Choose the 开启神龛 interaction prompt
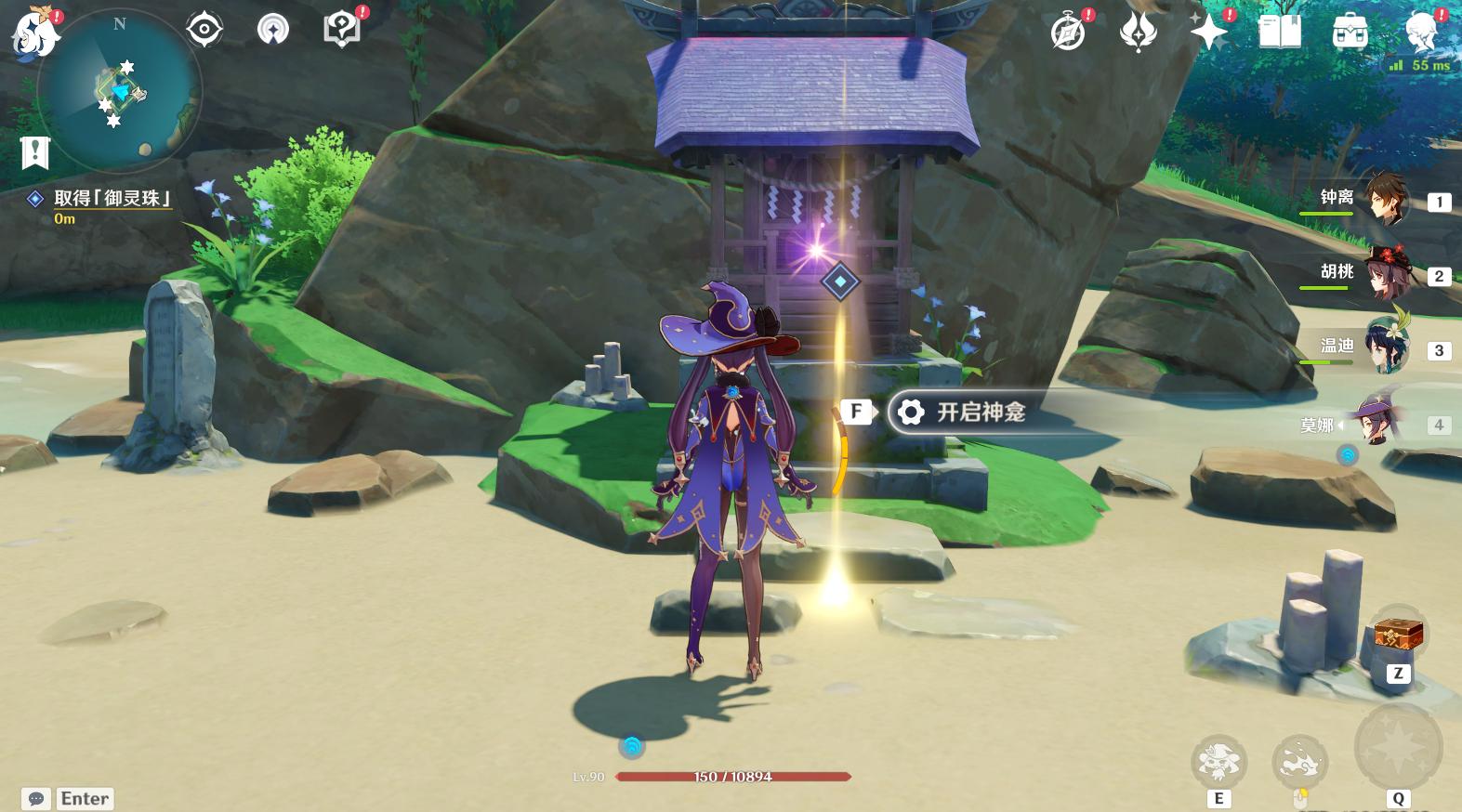 coord(981,413)
